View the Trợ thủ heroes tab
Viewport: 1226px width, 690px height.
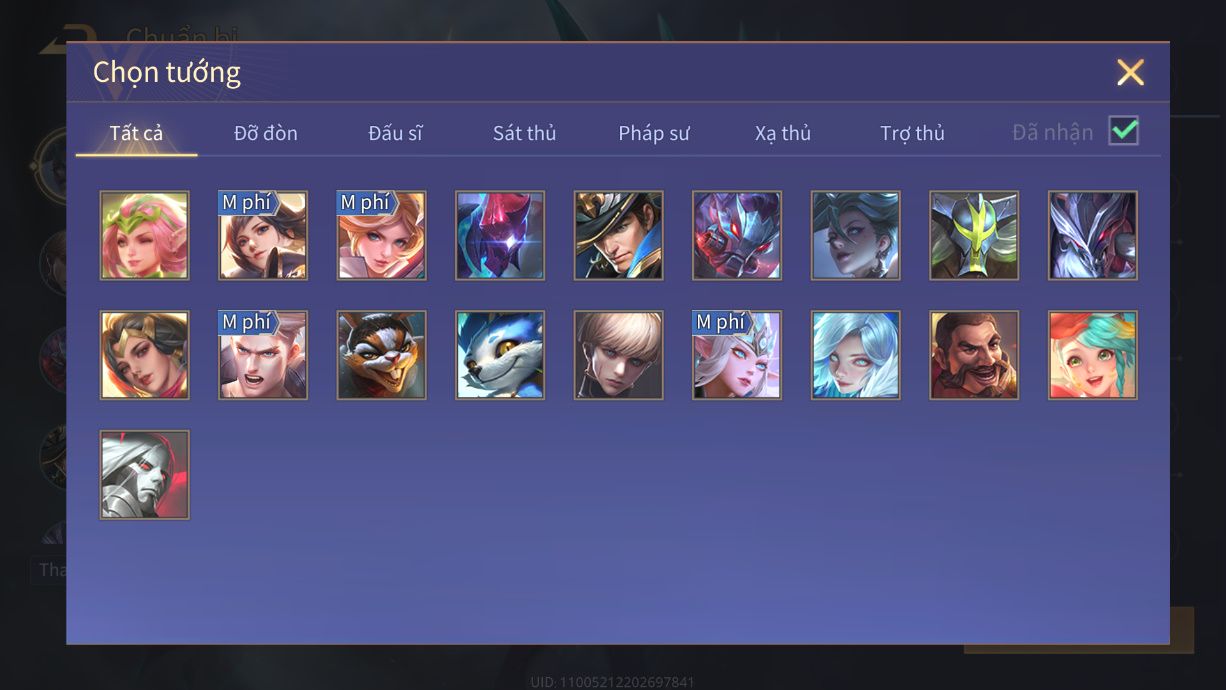(x=912, y=133)
